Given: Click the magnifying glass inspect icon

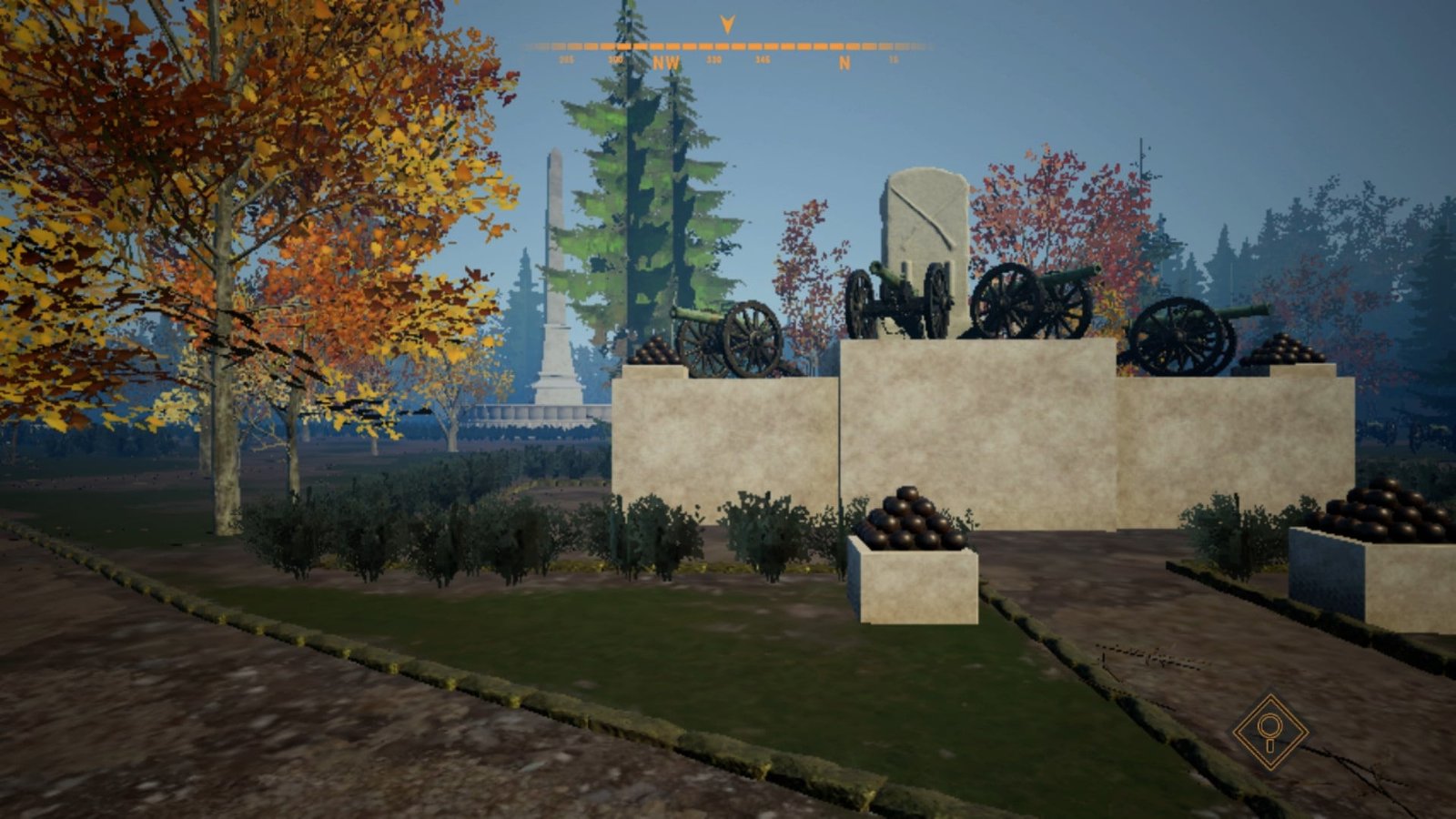Looking at the screenshot, I should (x=1269, y=731).
